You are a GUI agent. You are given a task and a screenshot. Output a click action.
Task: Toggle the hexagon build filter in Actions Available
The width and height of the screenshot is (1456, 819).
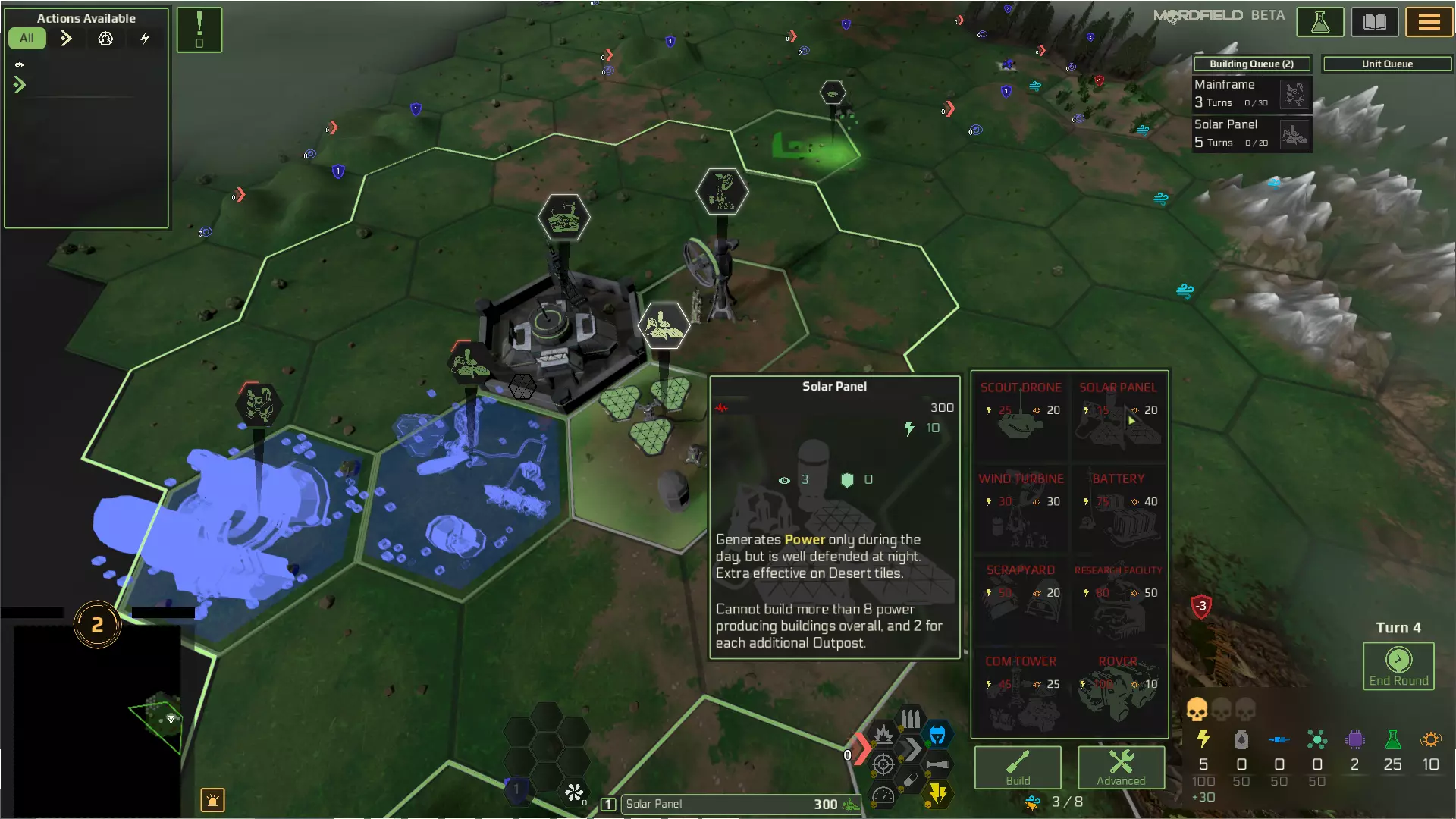105,38
